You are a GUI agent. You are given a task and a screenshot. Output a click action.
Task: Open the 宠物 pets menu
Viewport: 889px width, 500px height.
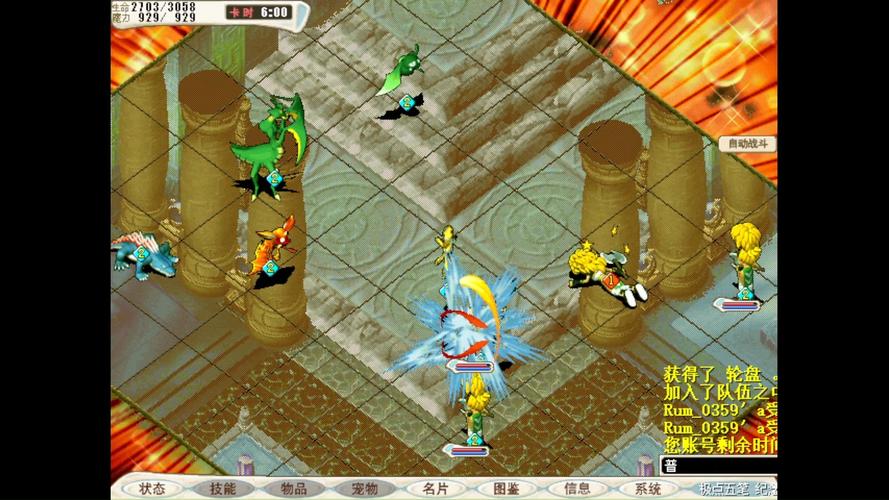(365, 489)
